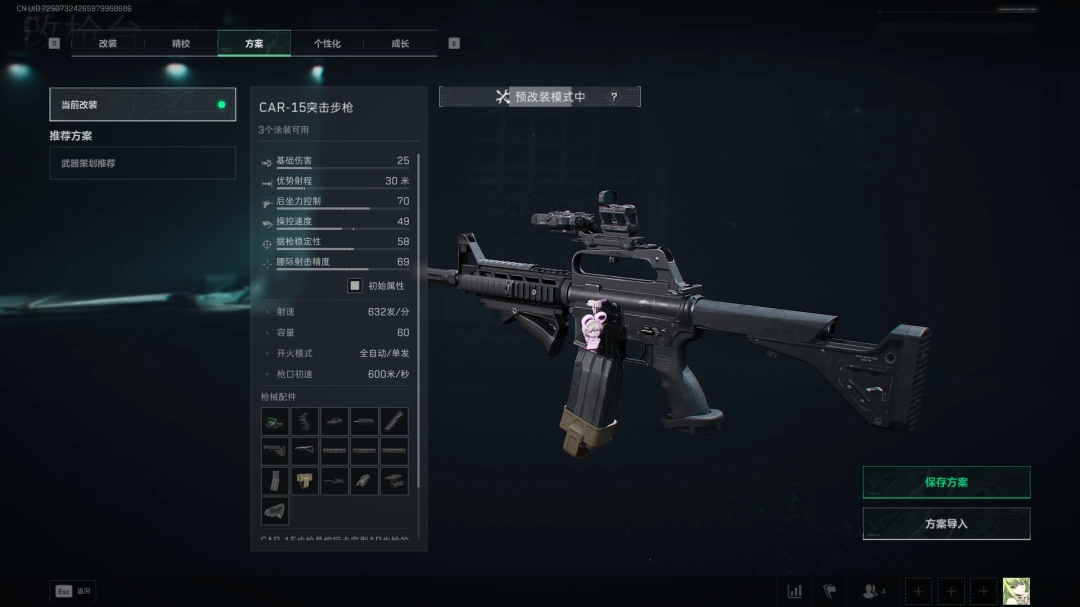Screen dimensions: 1080x607
Task: Choose the tan magazine pouch attachment
Action: (x=305, y=481)
